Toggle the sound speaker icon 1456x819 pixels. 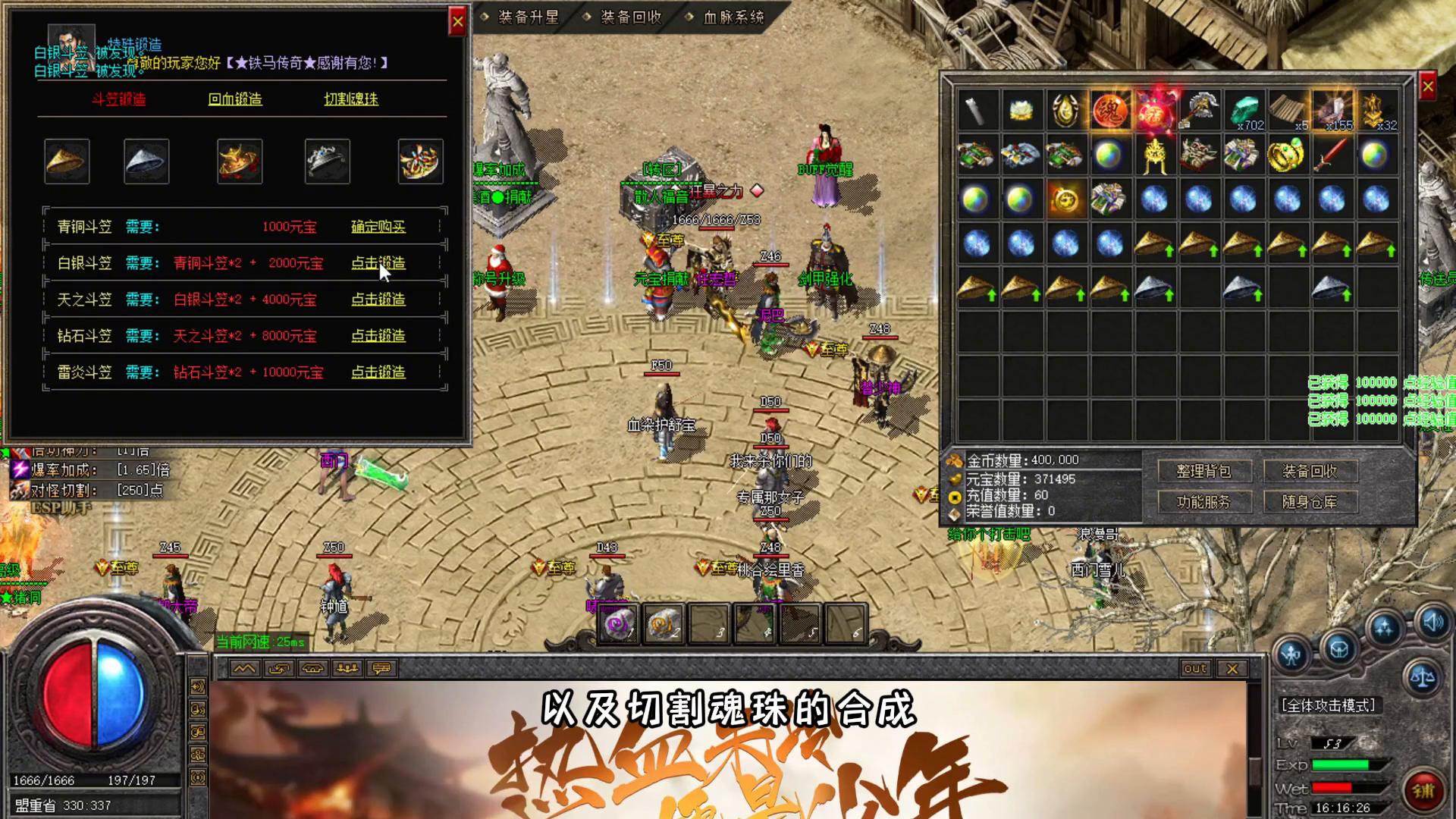(x=1432, y=623)
